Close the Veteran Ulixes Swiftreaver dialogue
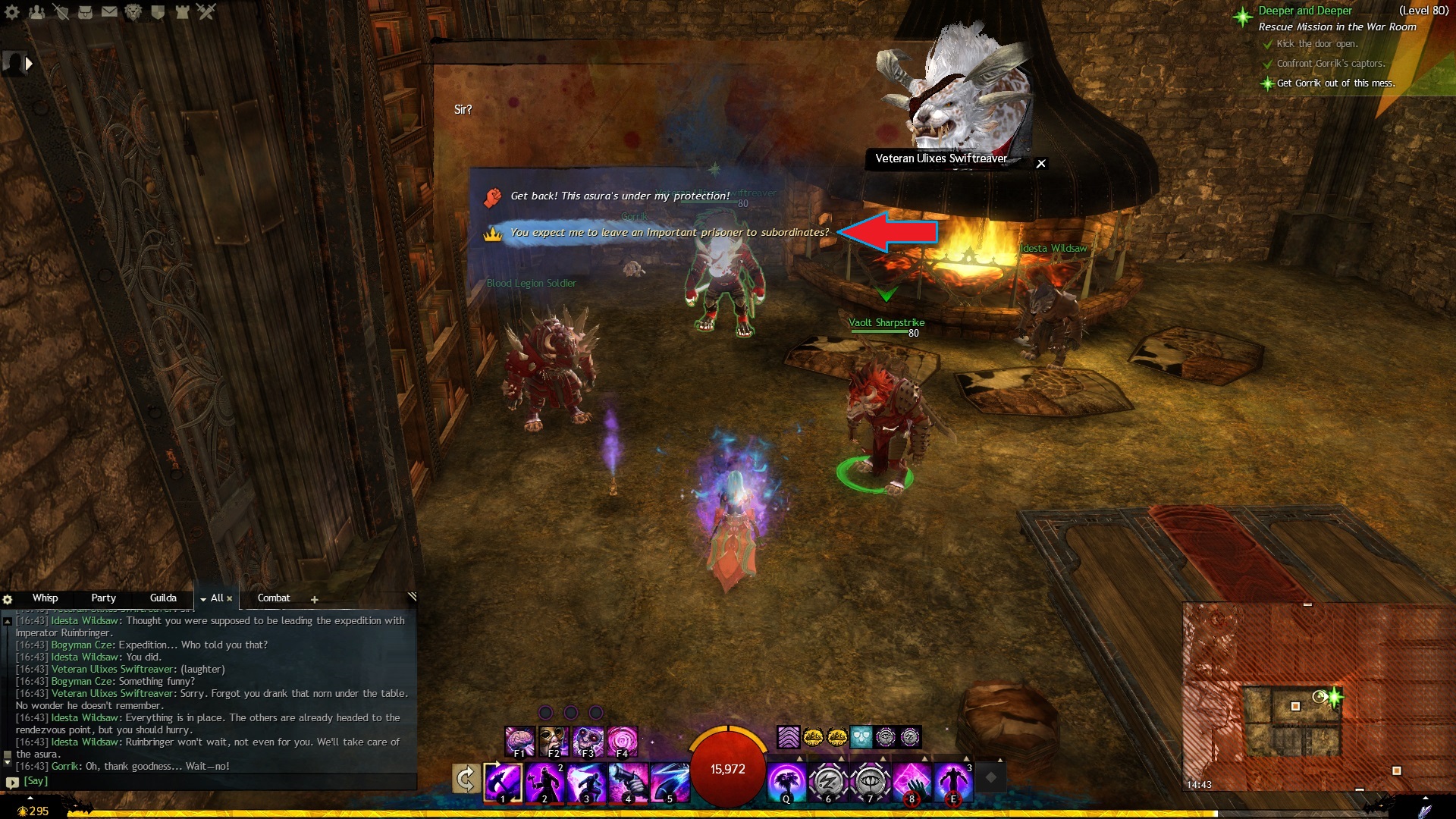 pyautogui.click(x=1041, y=163)
